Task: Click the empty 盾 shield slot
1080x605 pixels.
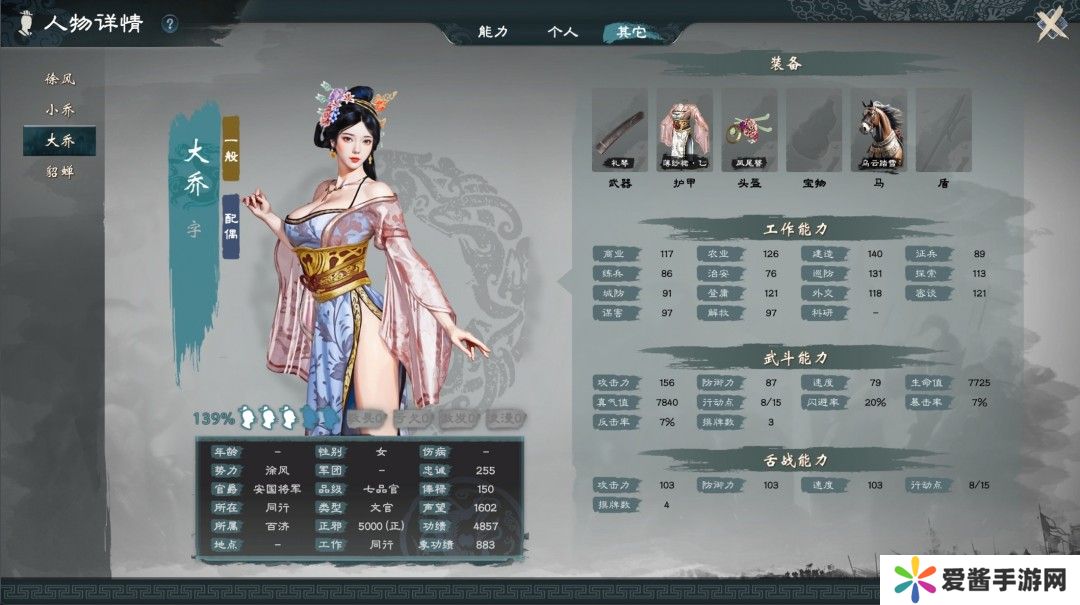Action: click(943, 130)
